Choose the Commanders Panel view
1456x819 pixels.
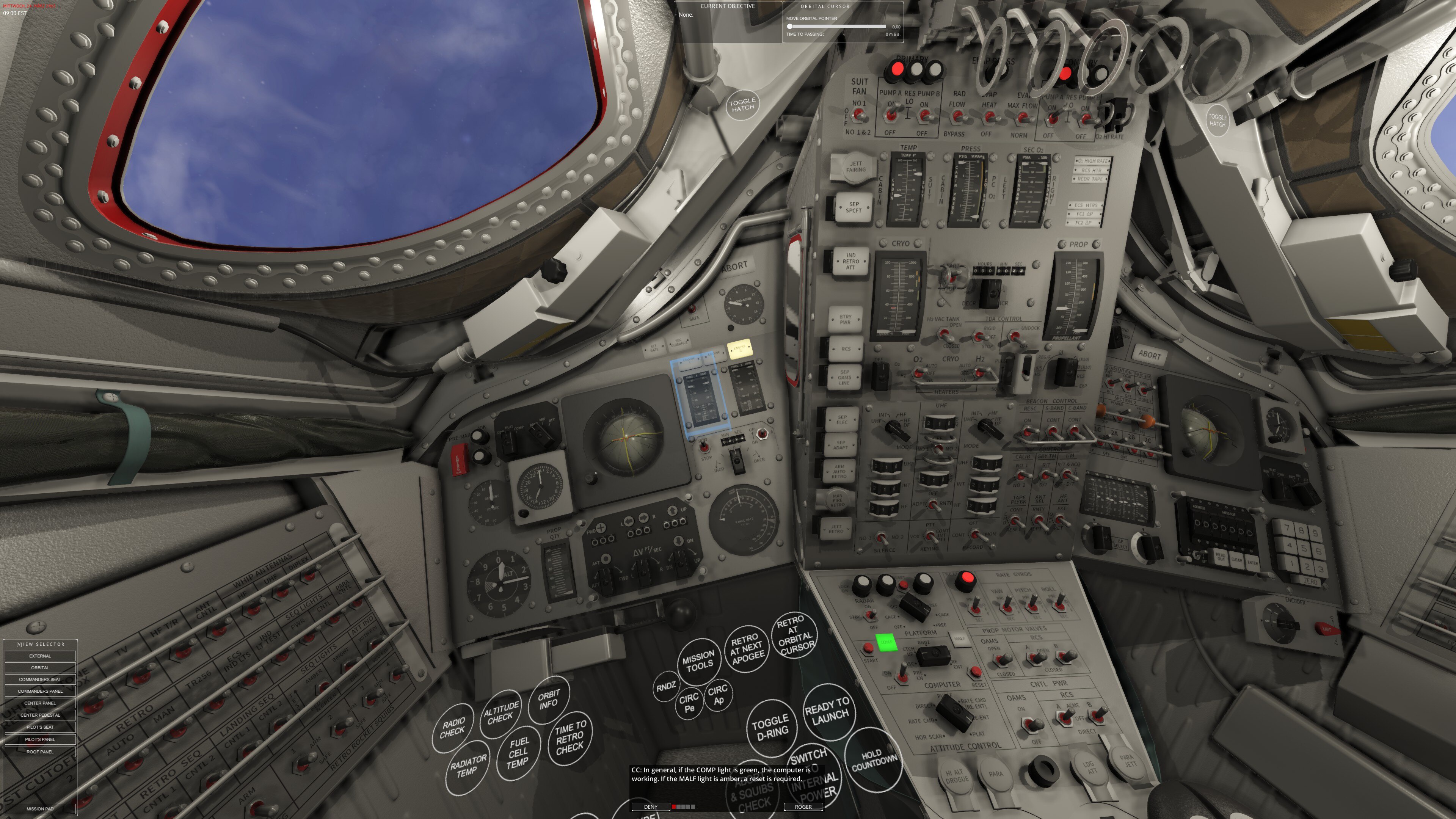[40, 691]
